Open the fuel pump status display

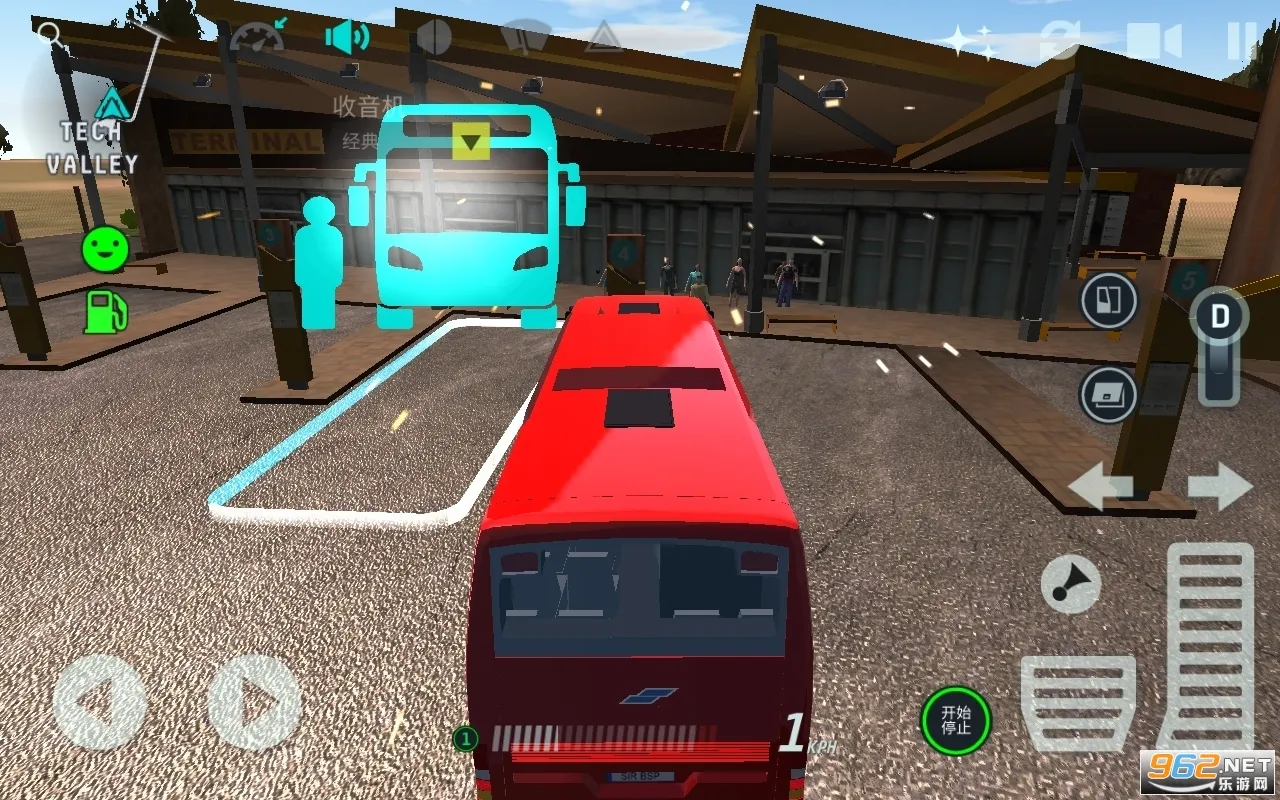[x=103, y=313]
